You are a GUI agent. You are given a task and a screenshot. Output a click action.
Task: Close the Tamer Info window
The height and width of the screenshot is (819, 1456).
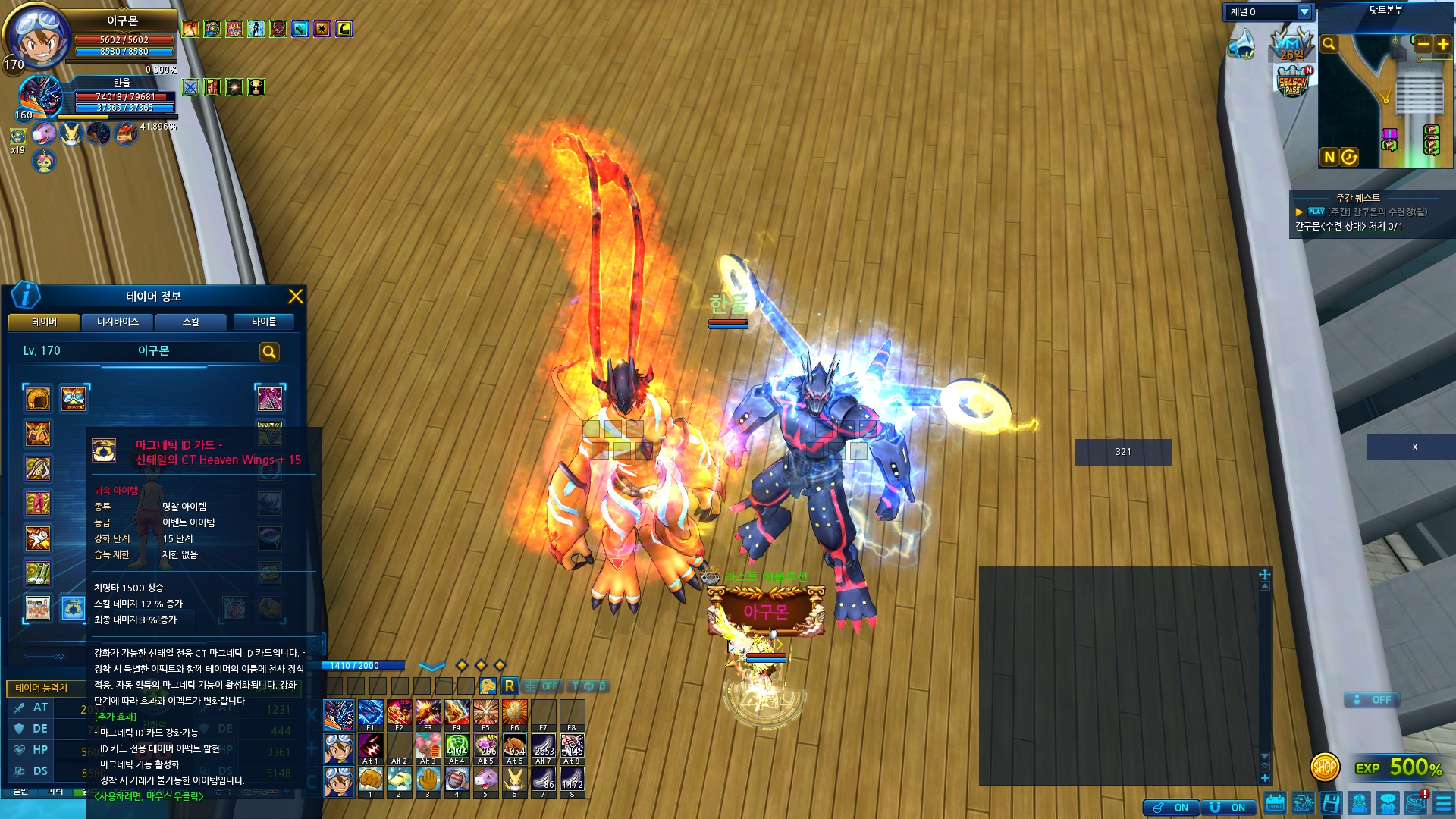click(x=296, y=297)
